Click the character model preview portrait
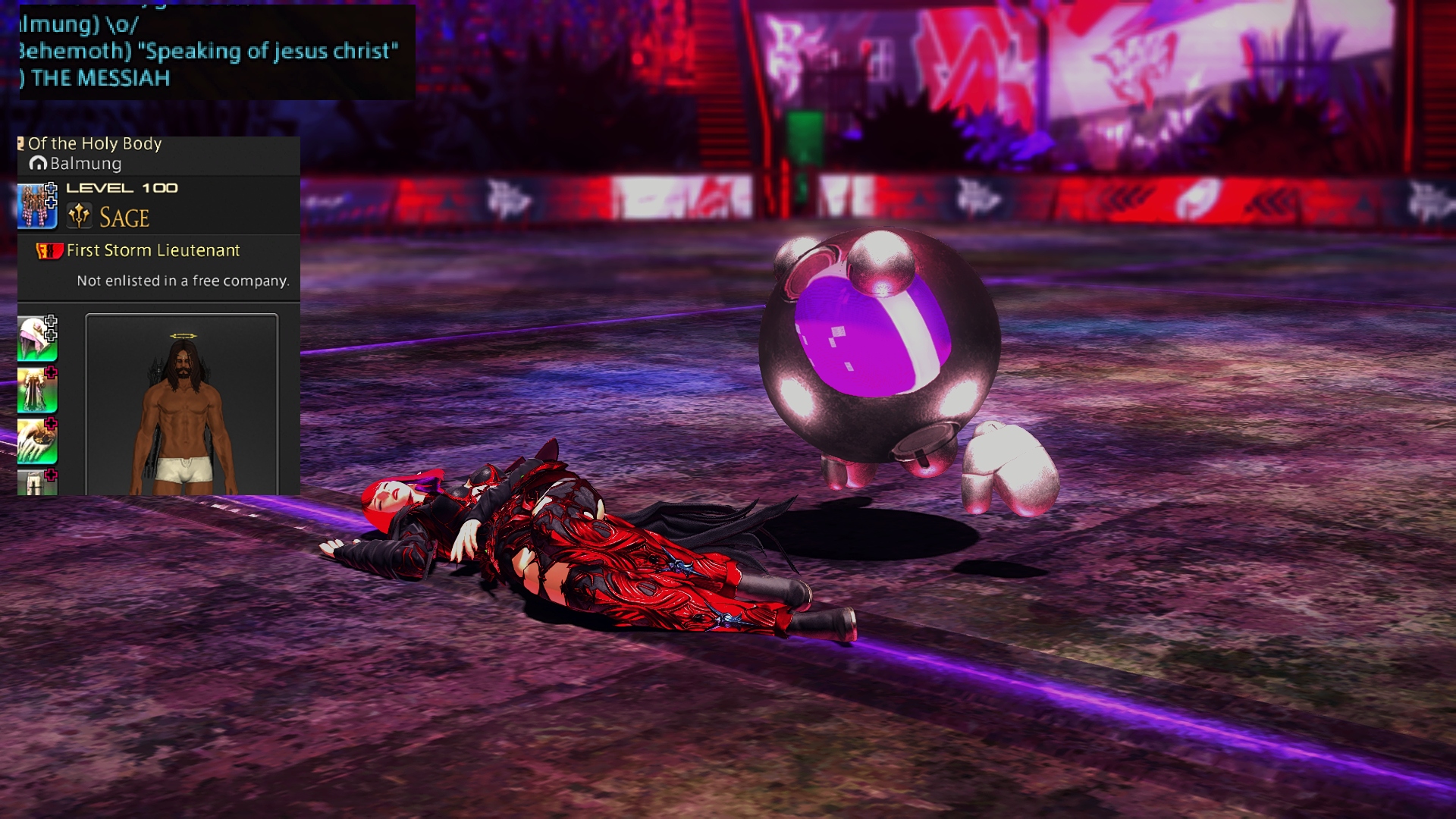1456x819 pixels. [x=182, y=405]
